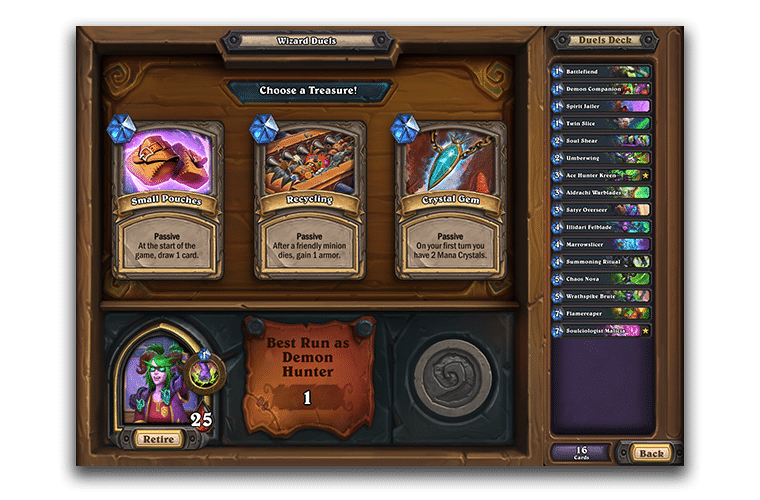760x500 pixels.
Task: View the Umberwing deck entry
Action: pyautogui.click(x=601, y=158)
